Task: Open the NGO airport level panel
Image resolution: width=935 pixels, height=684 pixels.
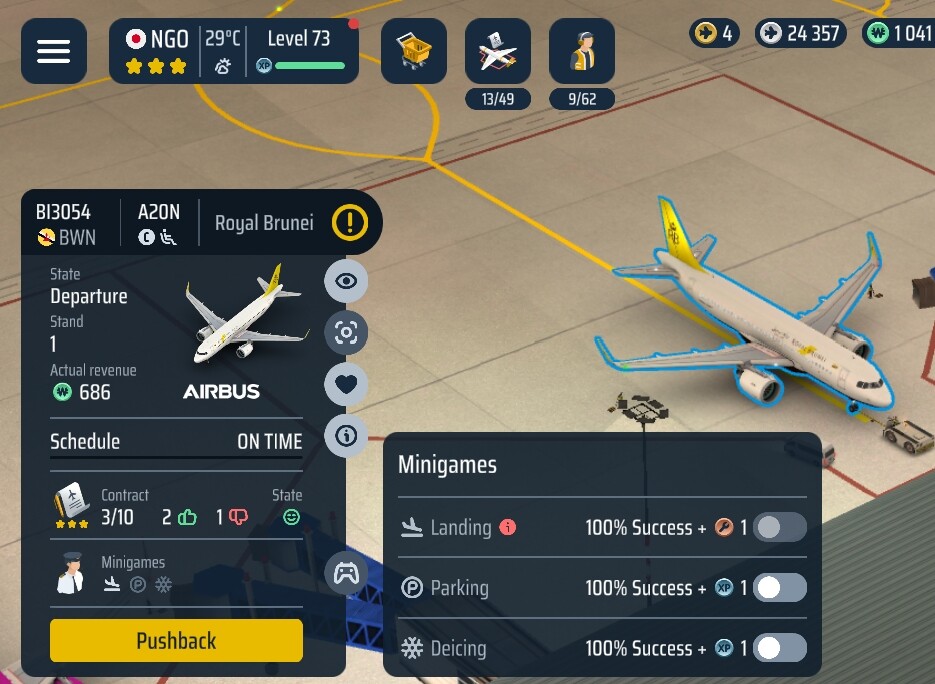Action: pyautogui.click(x=234, y=51)
